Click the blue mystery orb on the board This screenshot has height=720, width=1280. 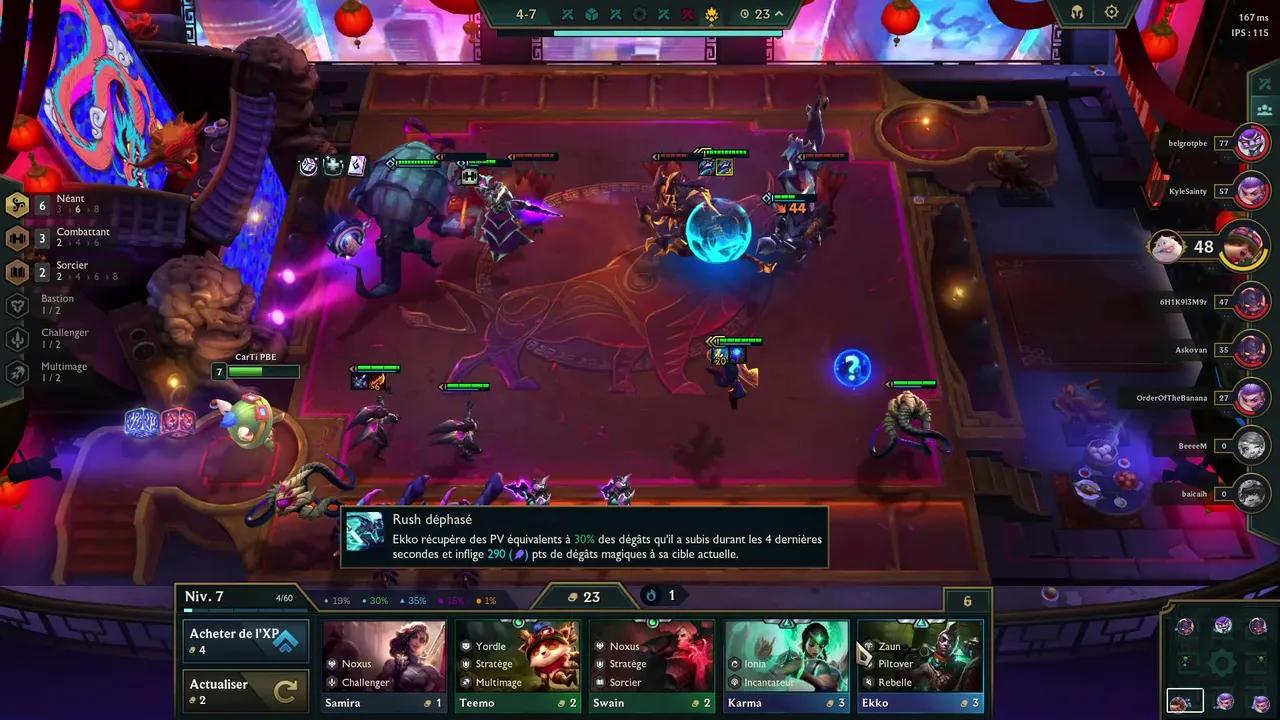851,368
